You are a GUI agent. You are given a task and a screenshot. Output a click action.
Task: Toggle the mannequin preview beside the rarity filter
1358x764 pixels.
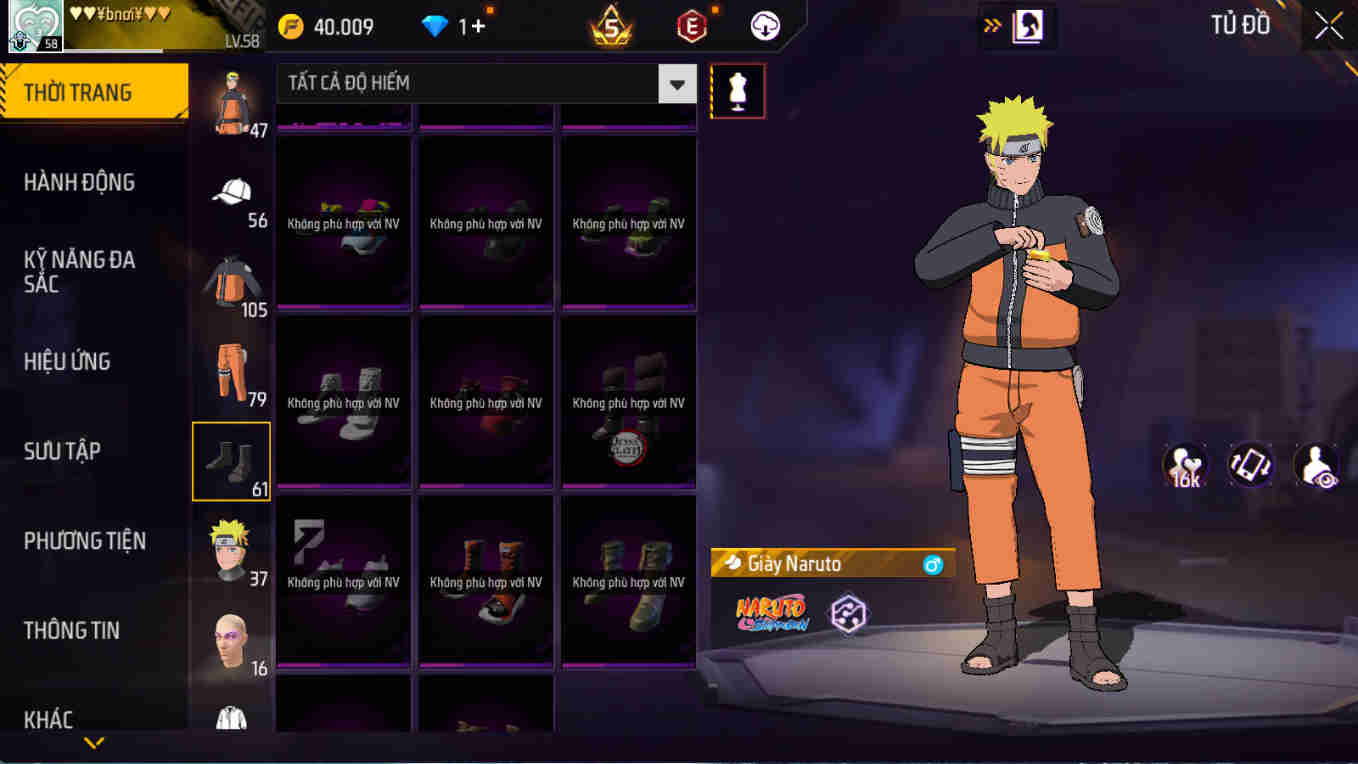pos(737,90)
